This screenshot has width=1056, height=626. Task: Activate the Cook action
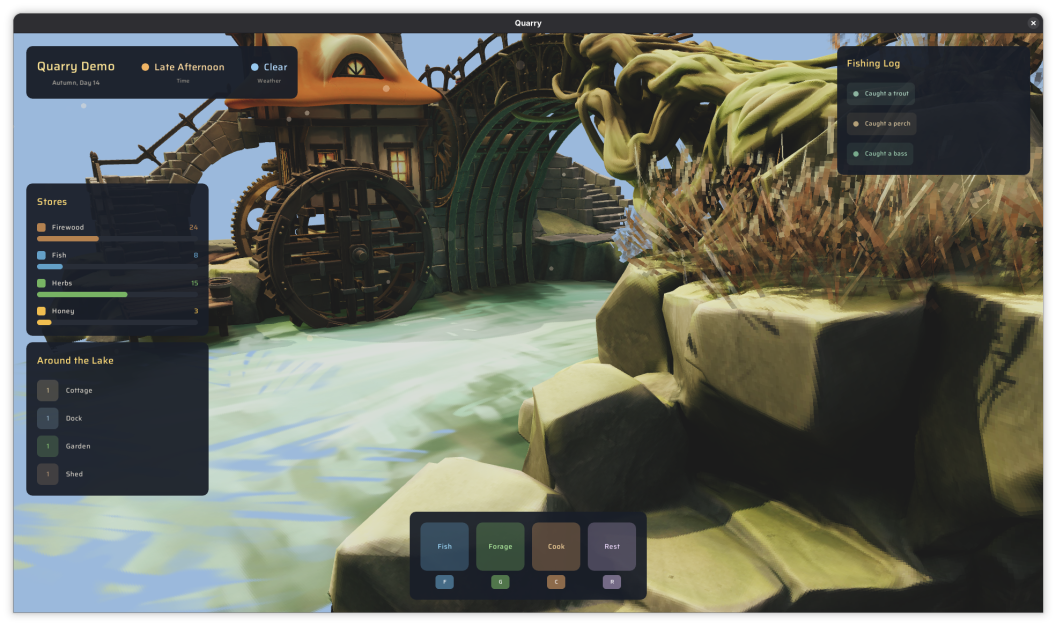point(556,547)
